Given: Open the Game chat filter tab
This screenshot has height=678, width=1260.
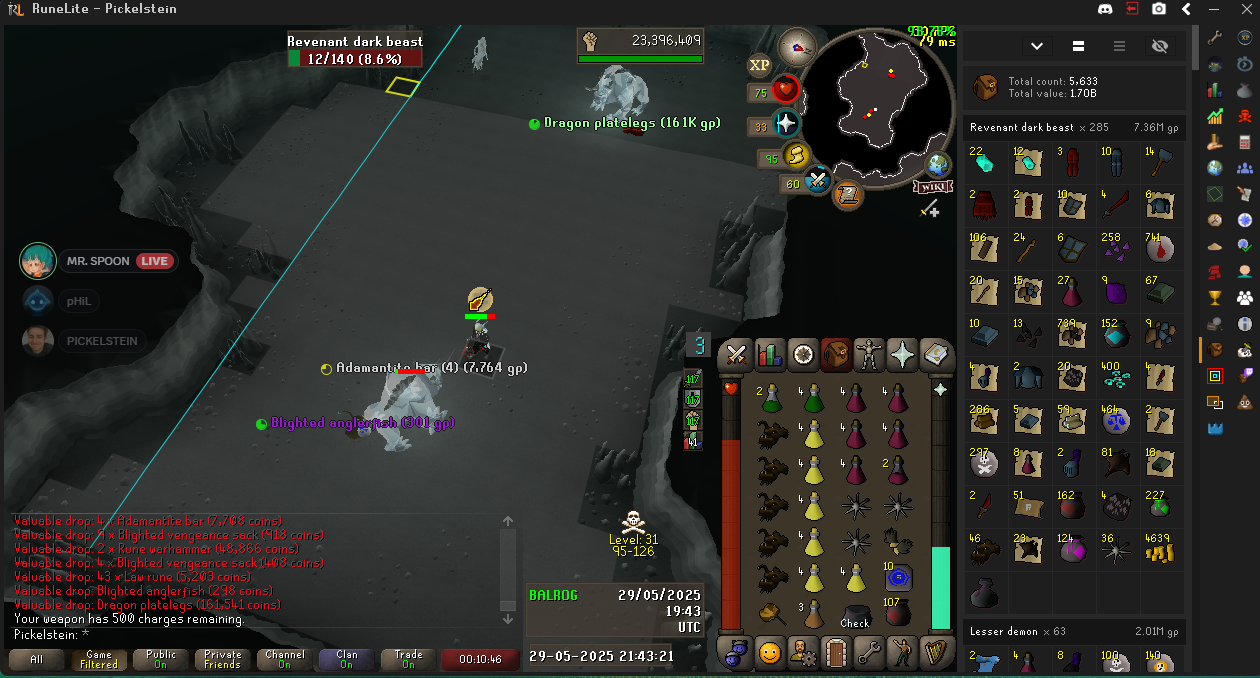Looking at the screenshot, I should (99, 660).
